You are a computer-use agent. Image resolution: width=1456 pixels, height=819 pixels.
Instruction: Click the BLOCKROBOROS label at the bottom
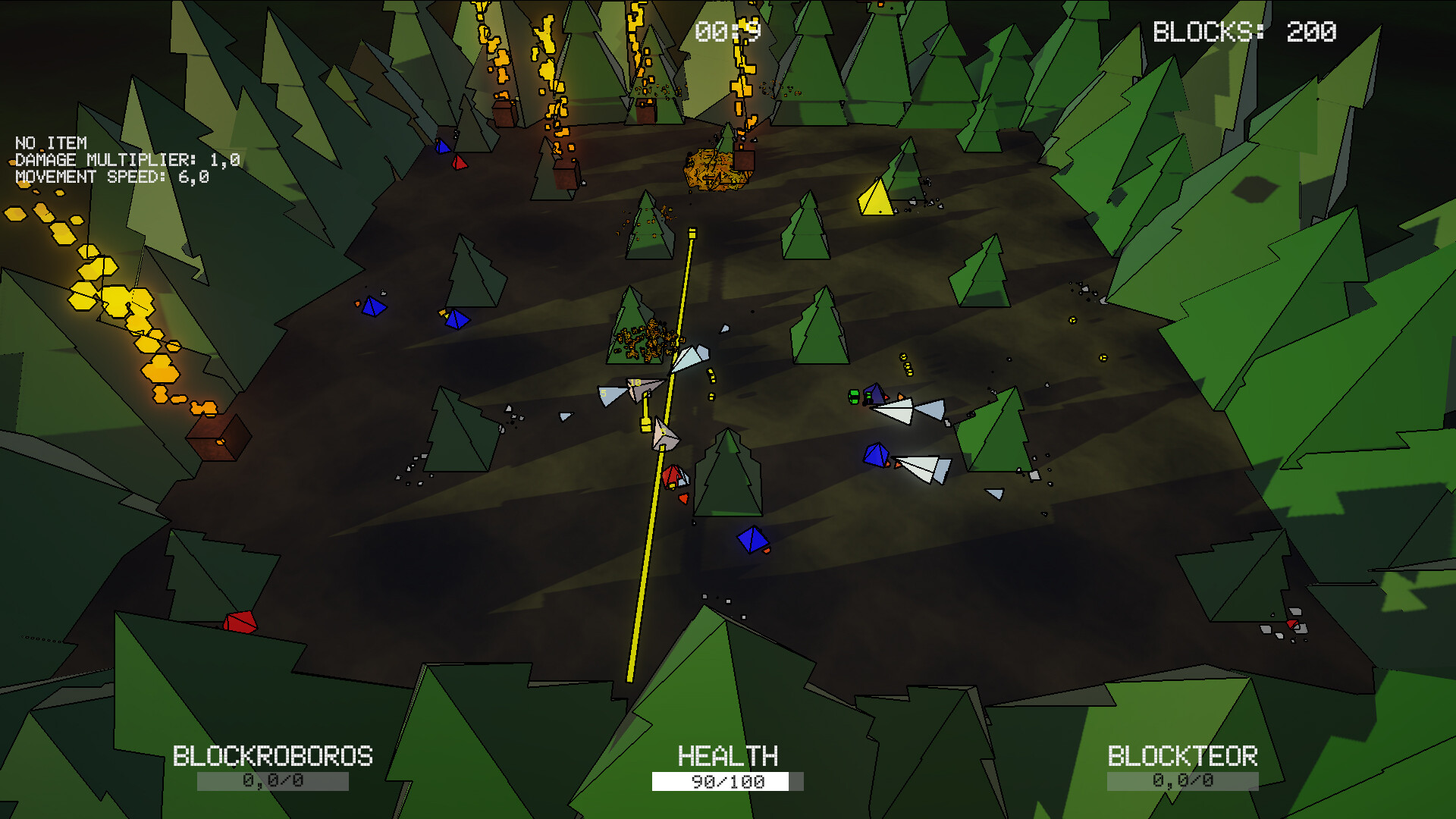click(273, 756)
